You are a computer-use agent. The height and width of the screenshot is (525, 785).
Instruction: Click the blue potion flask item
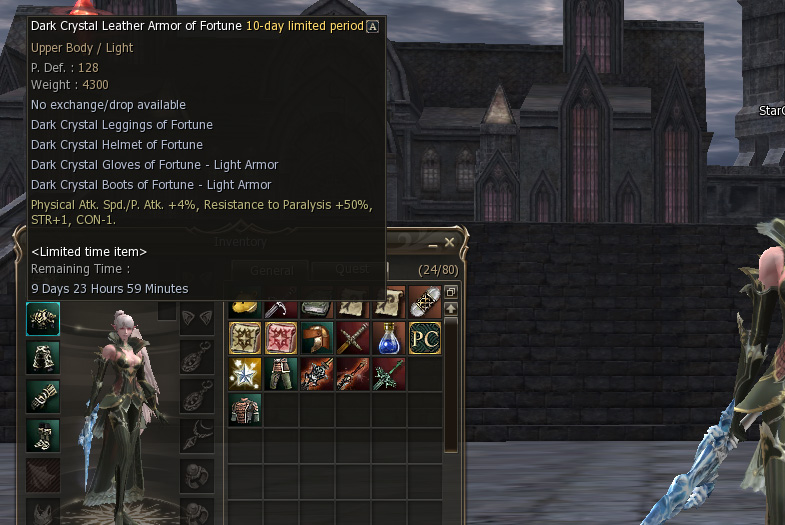coord(389,338)
